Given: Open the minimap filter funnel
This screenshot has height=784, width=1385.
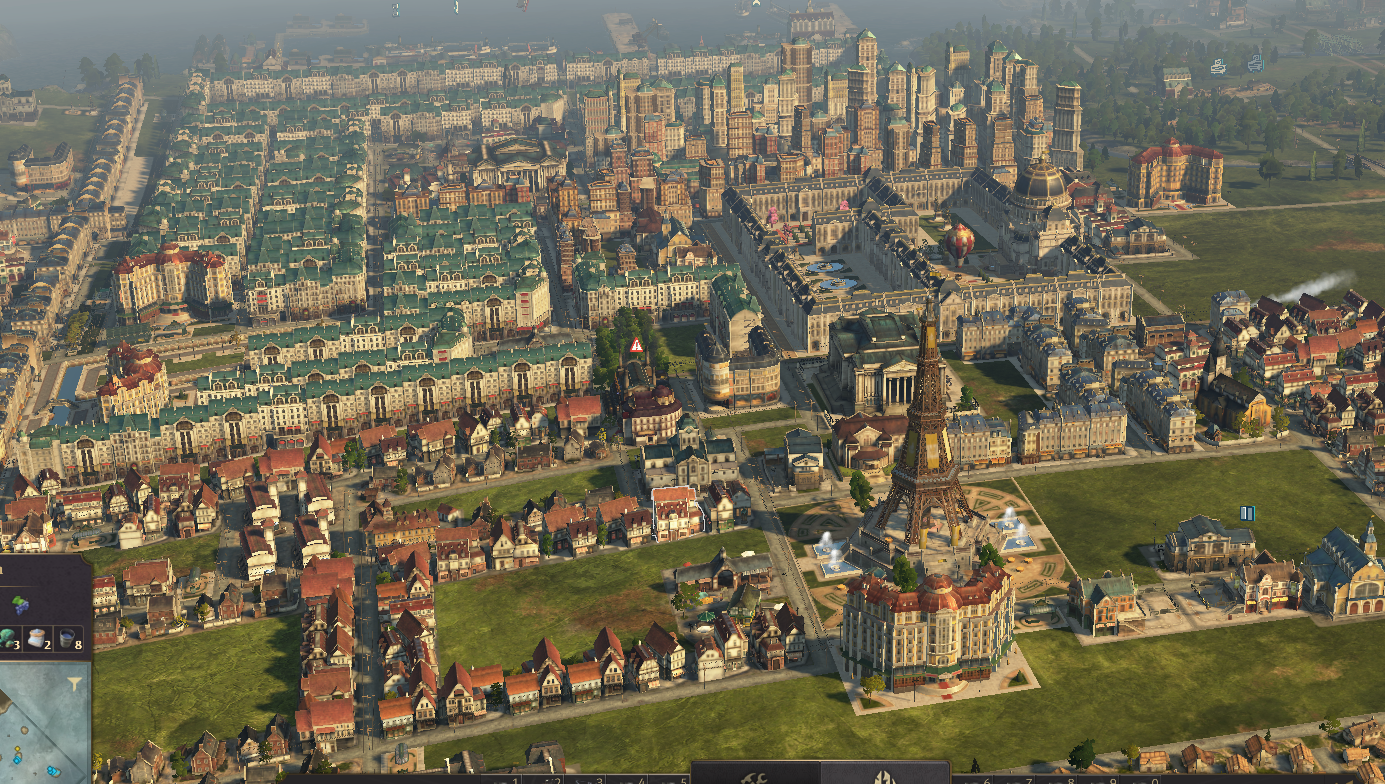Looking at the screenshot, I should 74,683.
